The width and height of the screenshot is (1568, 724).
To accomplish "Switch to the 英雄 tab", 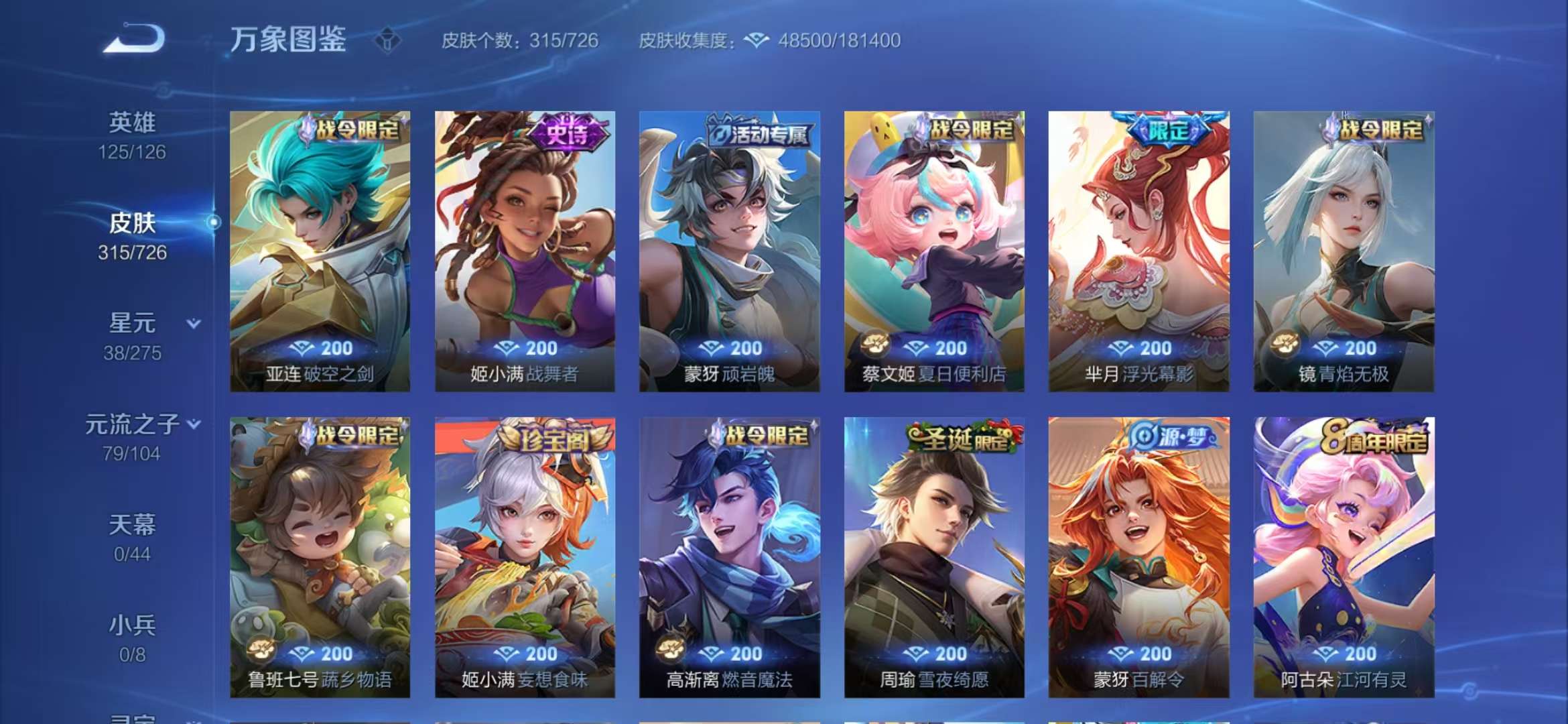I will tap(133, 123).
